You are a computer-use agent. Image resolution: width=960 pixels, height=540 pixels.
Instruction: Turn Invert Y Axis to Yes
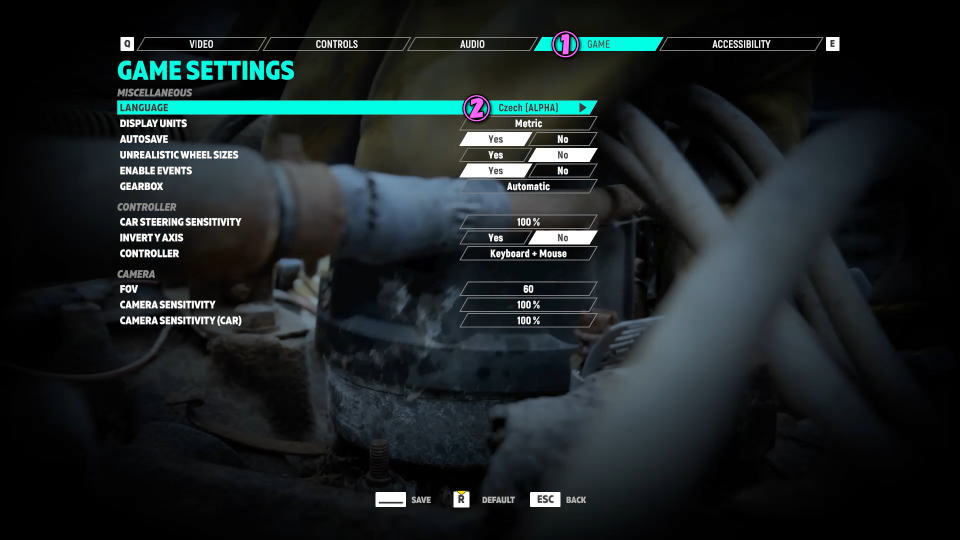pyautogui.click(x=495, y=238)
